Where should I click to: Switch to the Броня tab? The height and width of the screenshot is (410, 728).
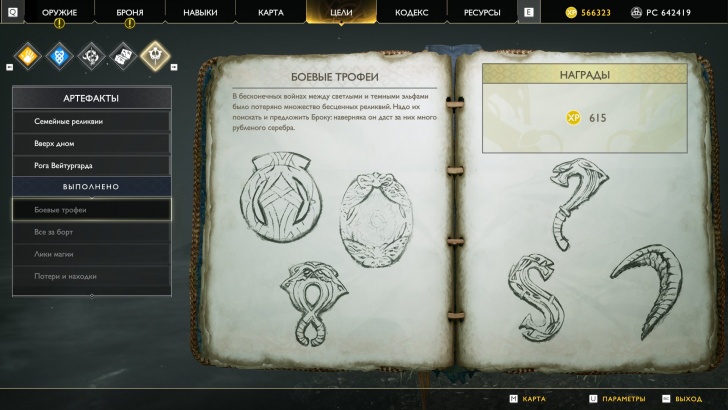click(129, 12)
